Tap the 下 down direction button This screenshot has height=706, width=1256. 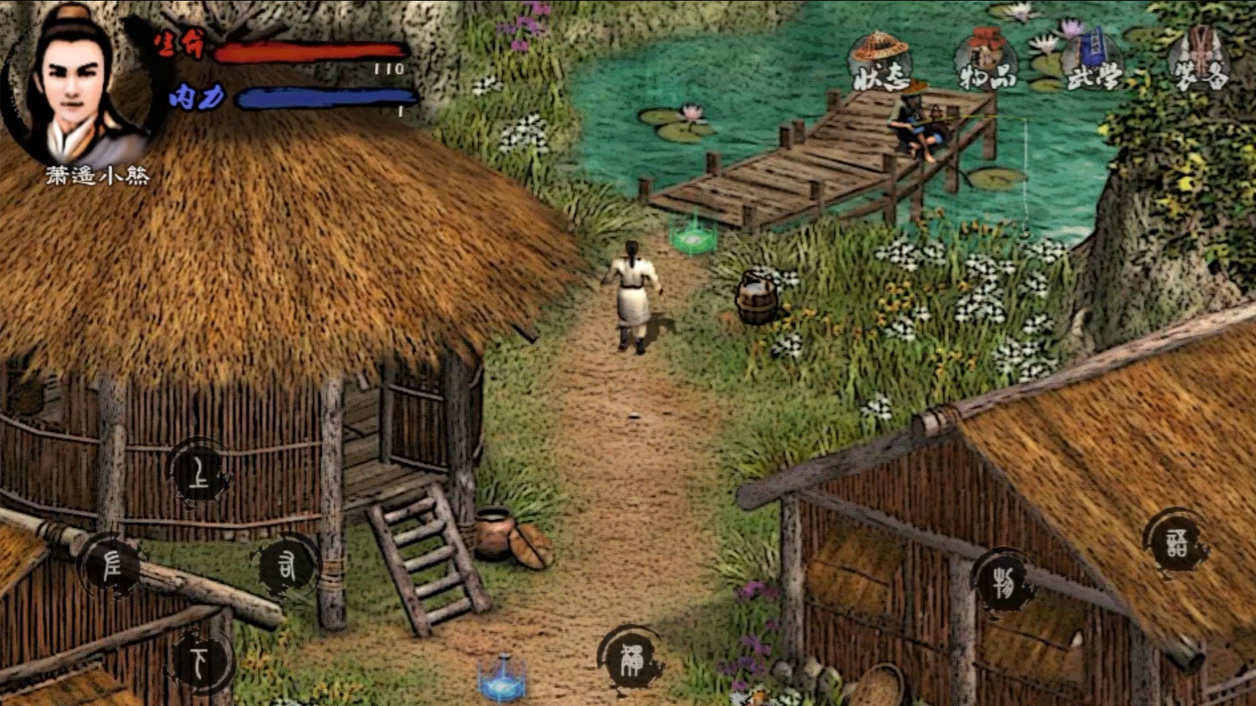click(x=201, y=660)
